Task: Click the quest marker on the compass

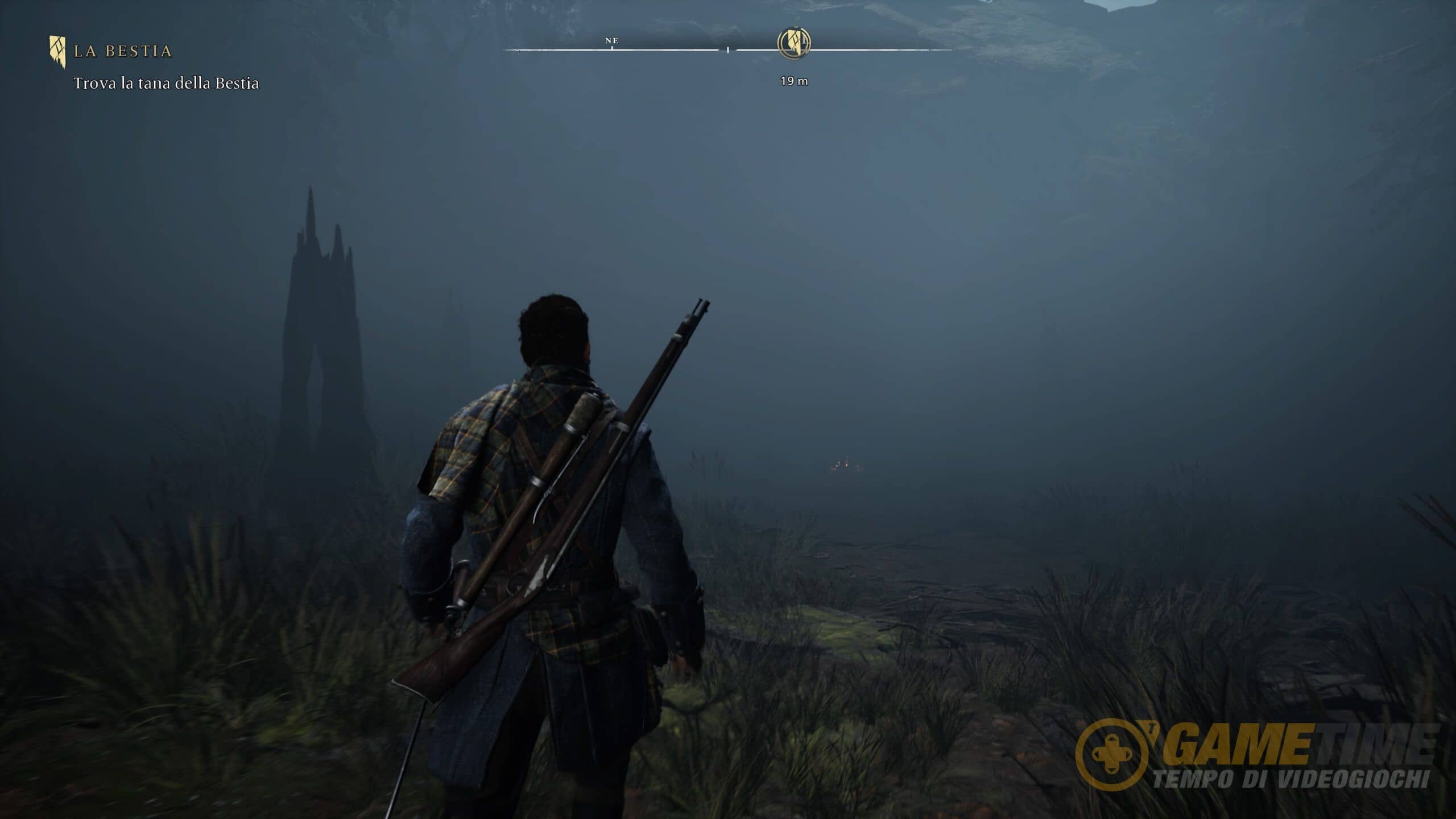Action: [x=794, y=43]
